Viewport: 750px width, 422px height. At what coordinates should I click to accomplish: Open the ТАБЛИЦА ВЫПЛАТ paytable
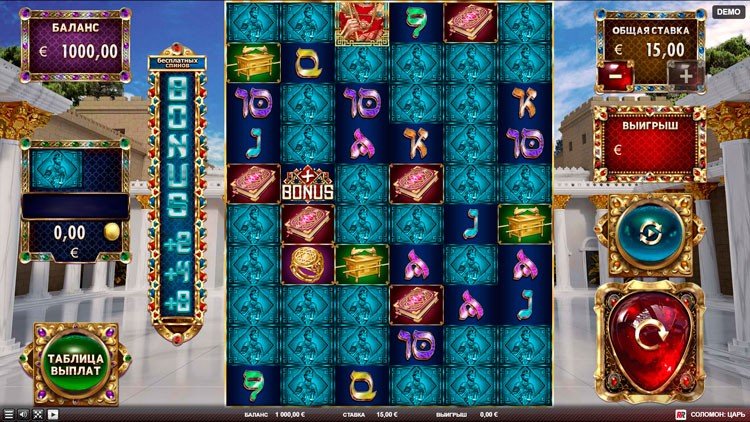(x=74, y=362)
